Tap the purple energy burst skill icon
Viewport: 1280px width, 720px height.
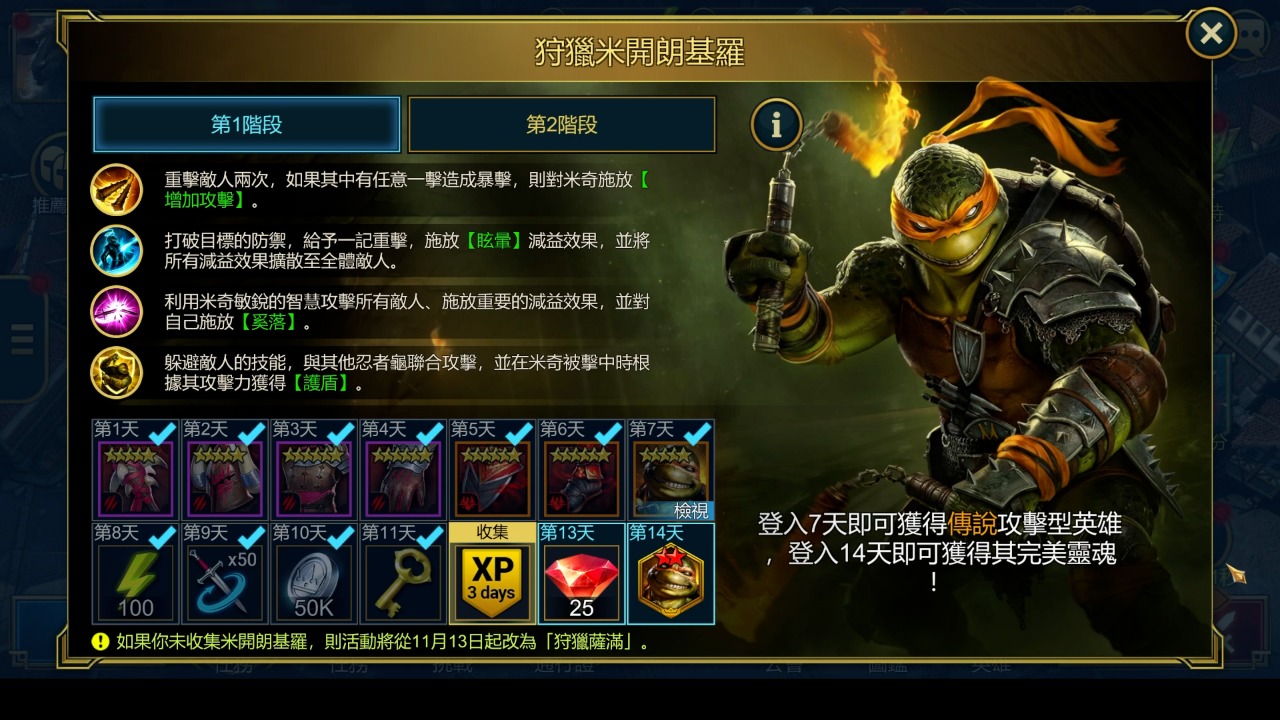[117, 311]
